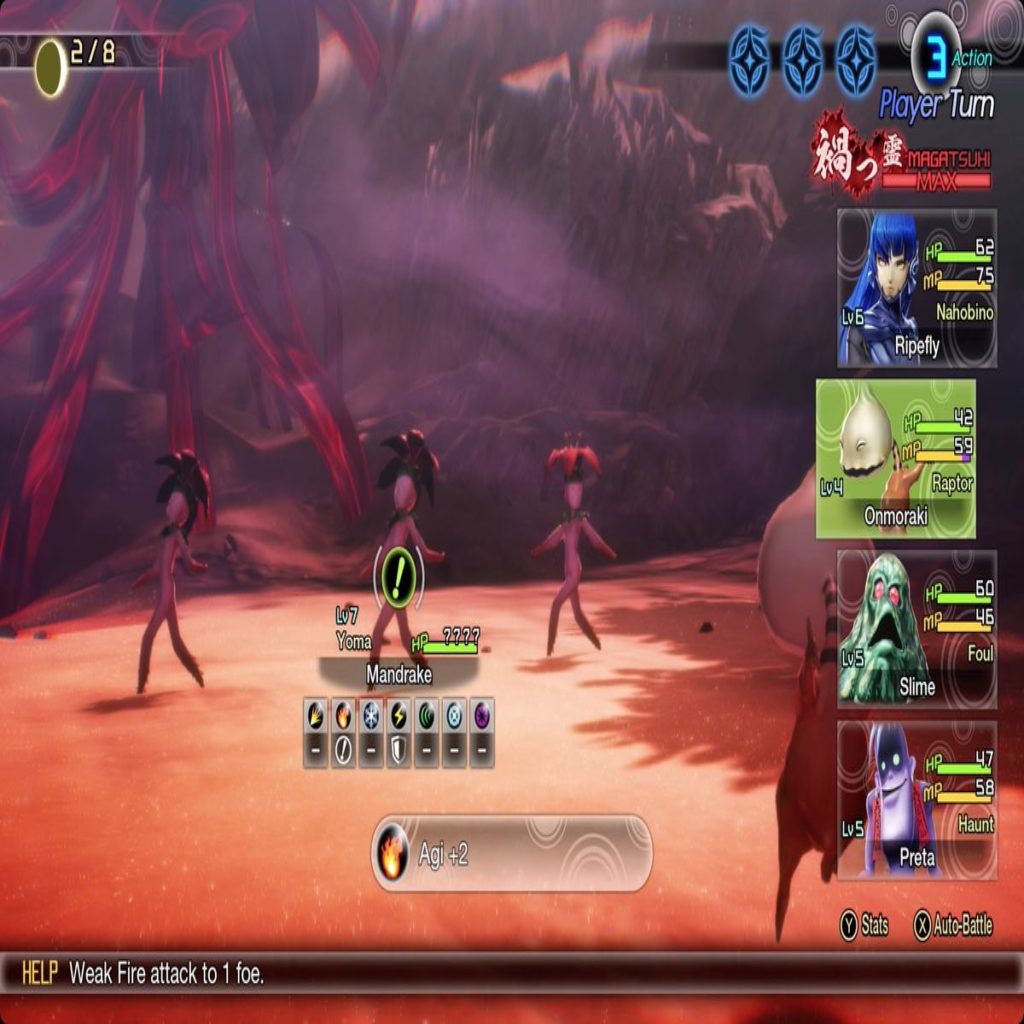Pick Preta's party panel
This screenshot has height=1024, width=1024.
tap(917, 800)
